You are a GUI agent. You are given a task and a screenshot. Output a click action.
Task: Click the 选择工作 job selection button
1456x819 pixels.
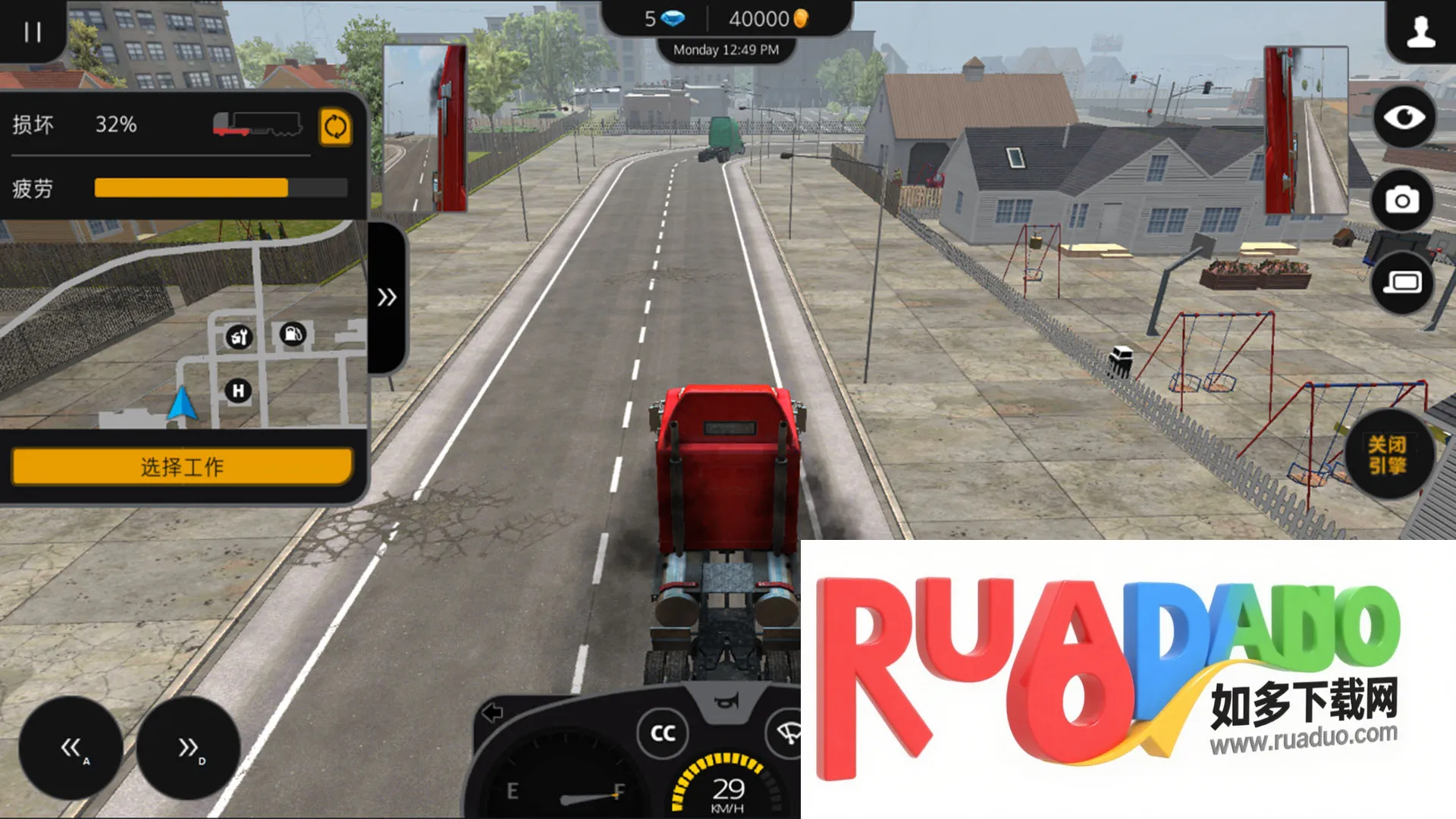182,466
